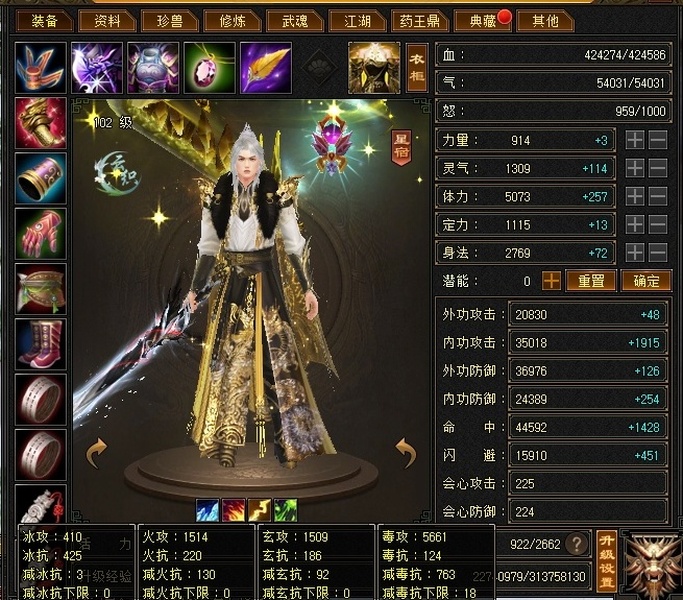Select the 其他 tab
The image size is (683, 600).
546,20
